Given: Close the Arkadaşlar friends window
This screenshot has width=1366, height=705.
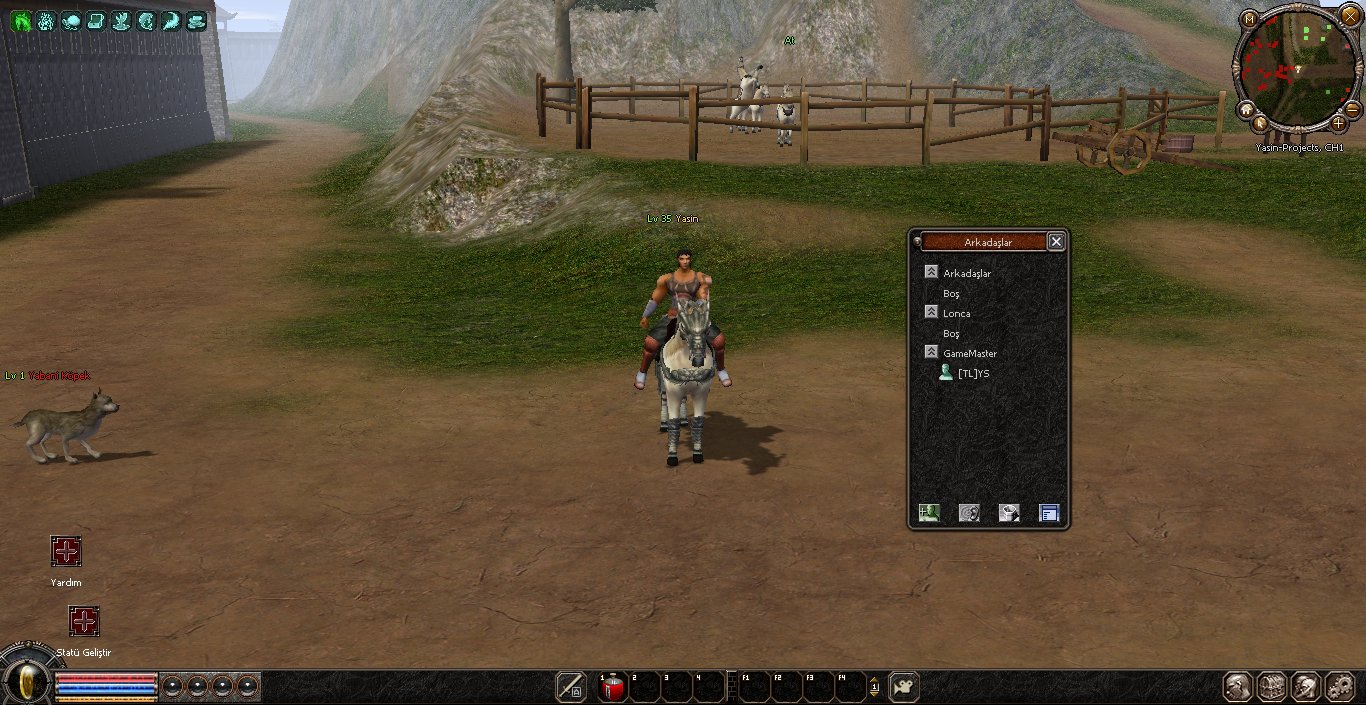Looking at the screenshot, I should 1056,241.
